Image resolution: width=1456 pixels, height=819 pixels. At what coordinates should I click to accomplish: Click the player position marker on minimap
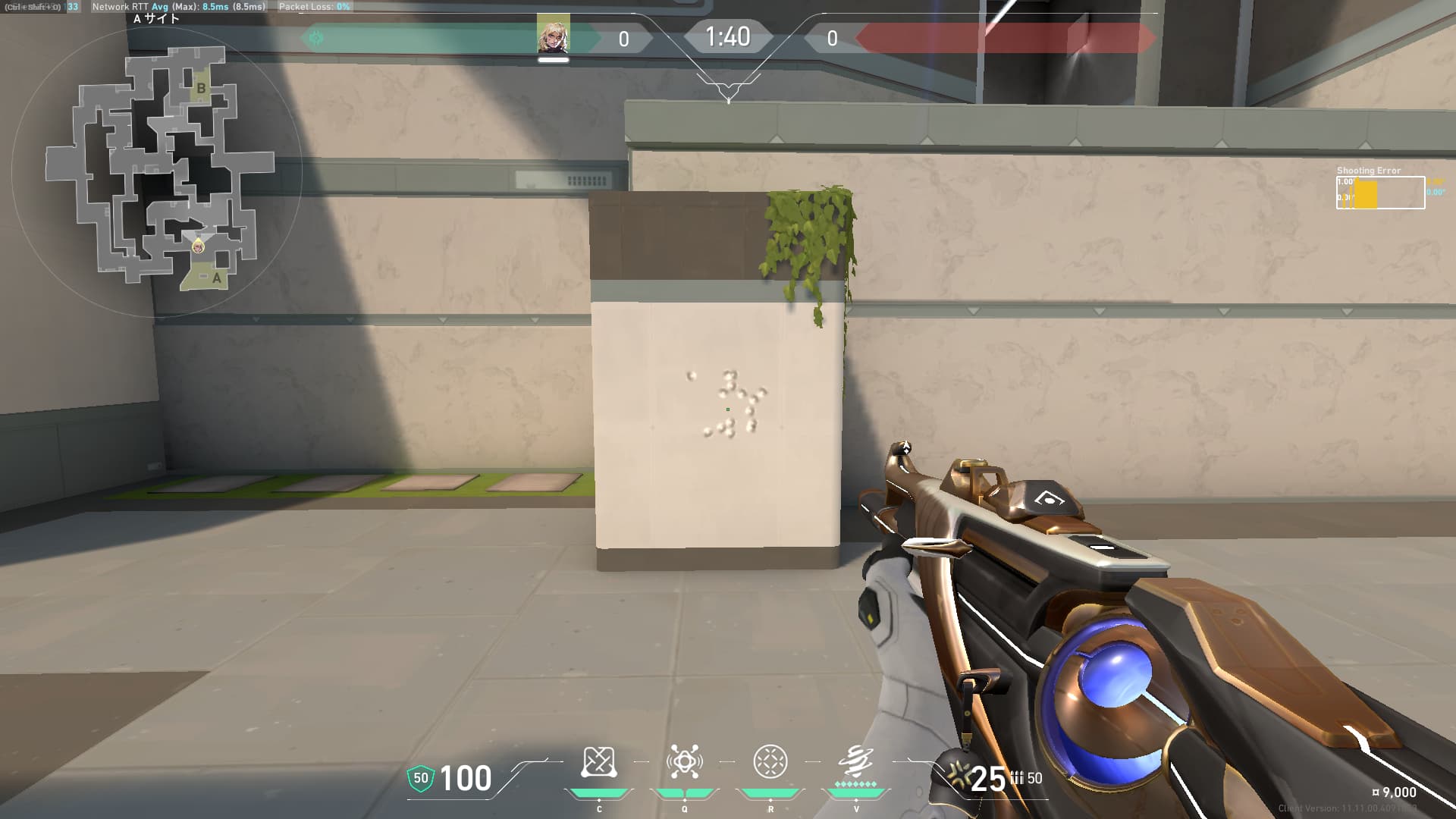198,246
